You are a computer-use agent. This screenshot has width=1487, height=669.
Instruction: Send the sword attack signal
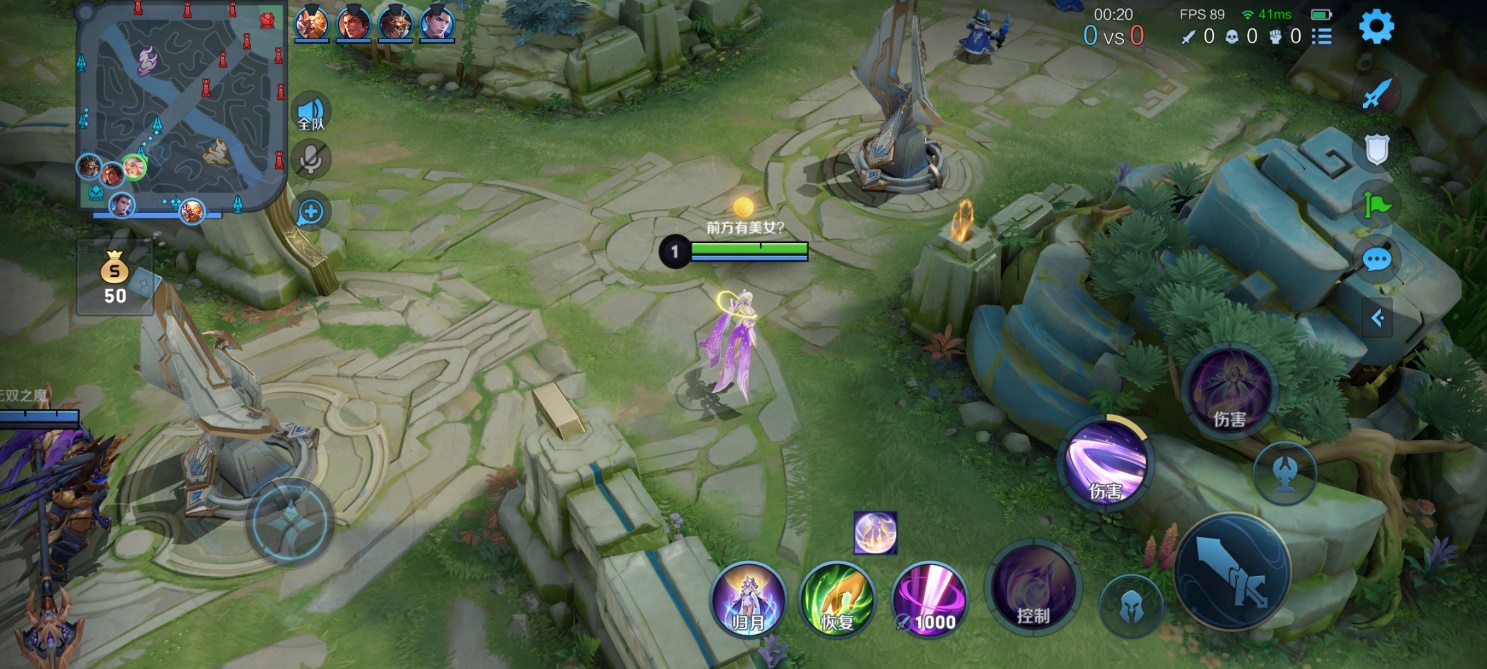[1377, 94]
